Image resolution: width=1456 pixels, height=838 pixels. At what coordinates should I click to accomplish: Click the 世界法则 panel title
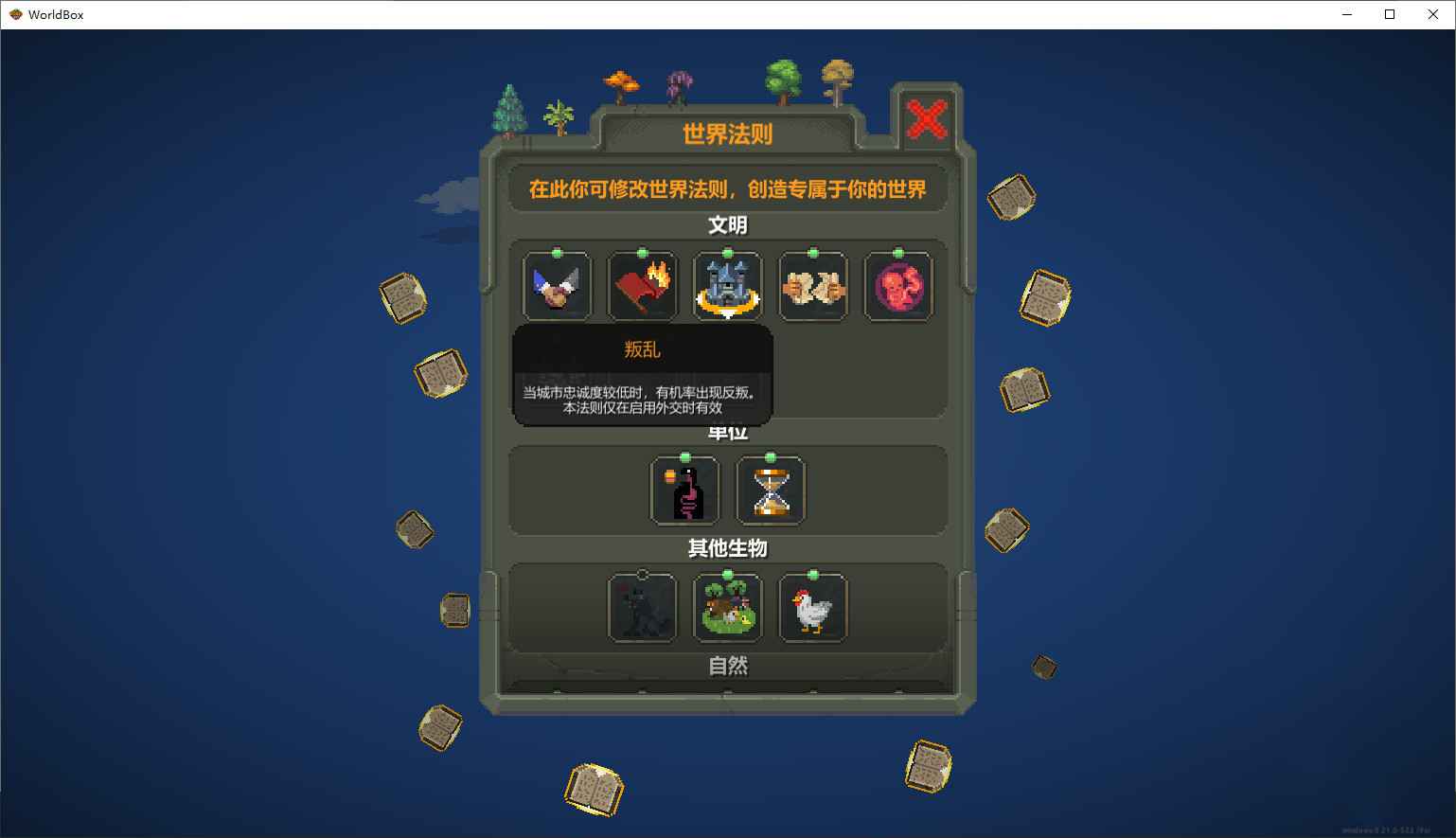click(725, 134)
